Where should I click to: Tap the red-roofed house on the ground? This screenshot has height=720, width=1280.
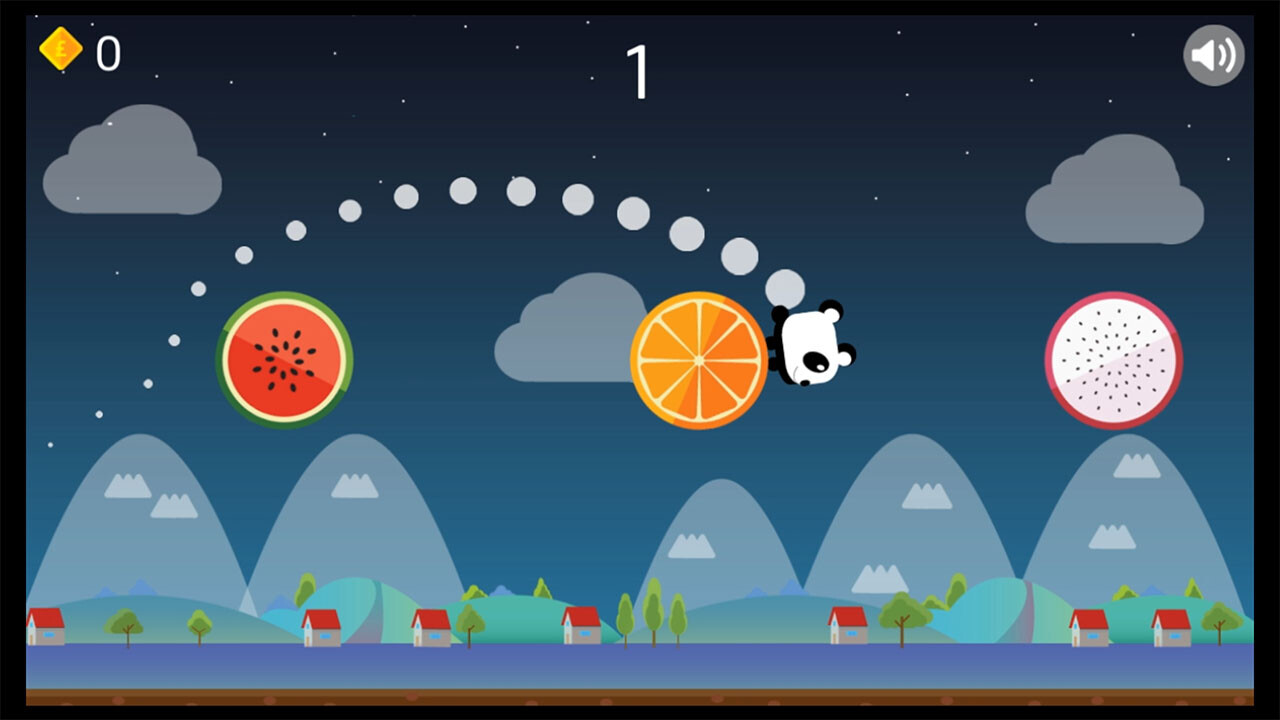pyautogui.click(x=320, y=625)
